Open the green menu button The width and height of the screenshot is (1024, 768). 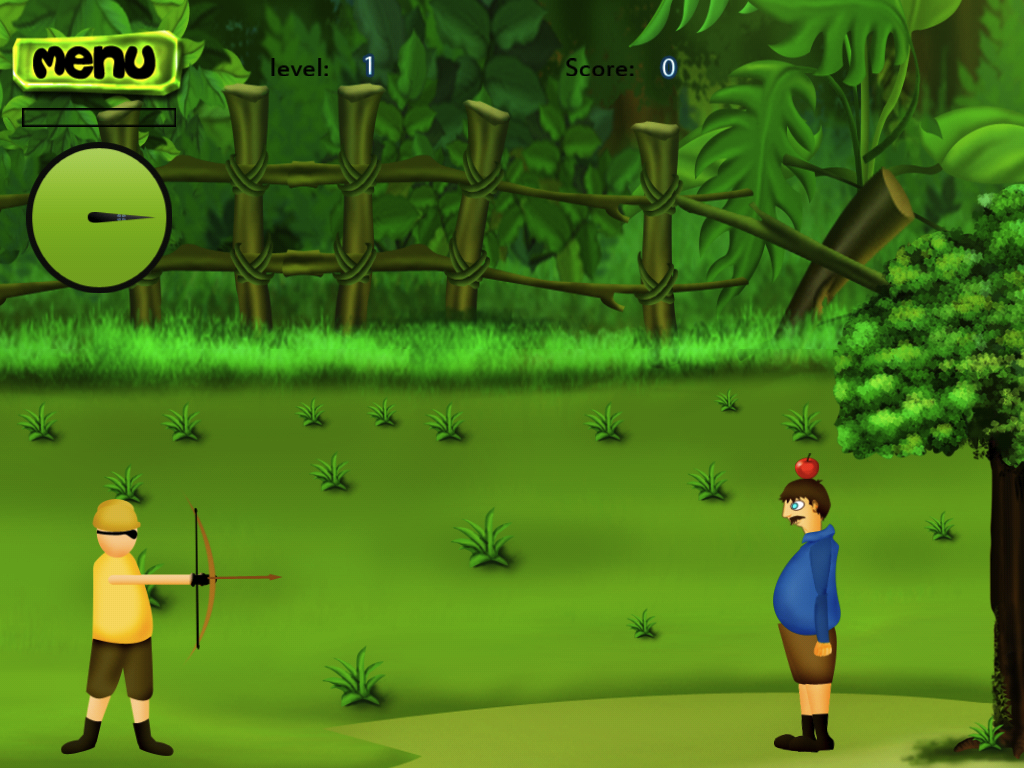96,61
